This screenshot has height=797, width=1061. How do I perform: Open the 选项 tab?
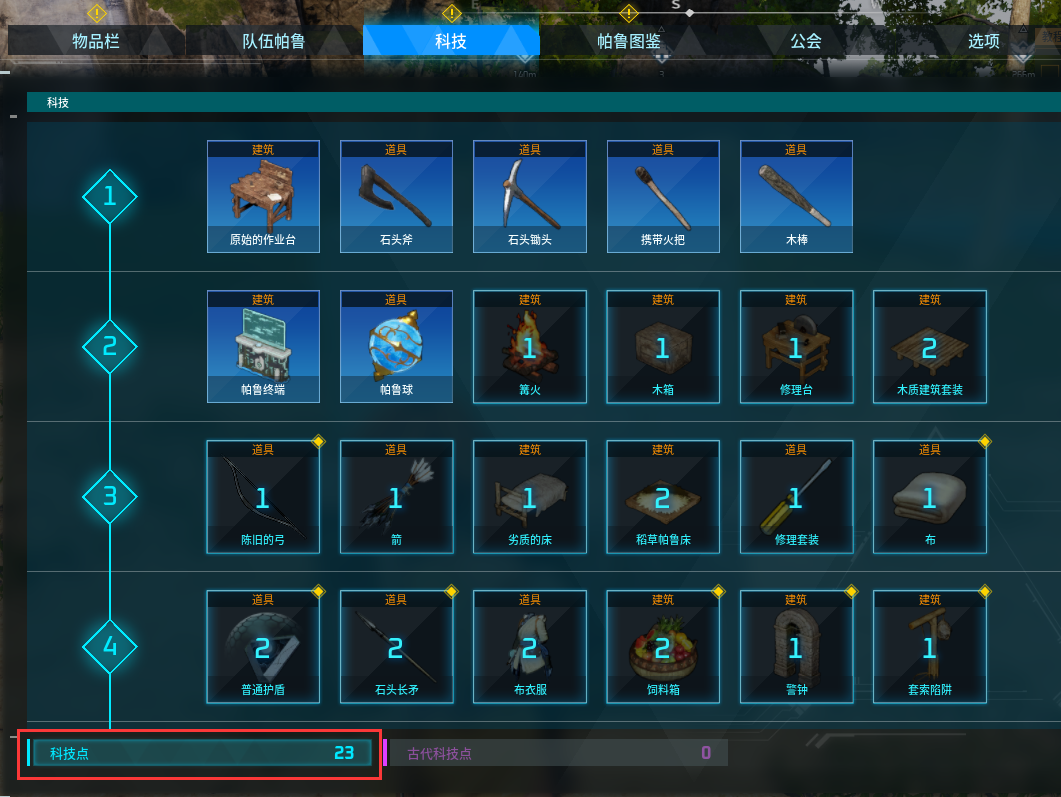[983, 41]
